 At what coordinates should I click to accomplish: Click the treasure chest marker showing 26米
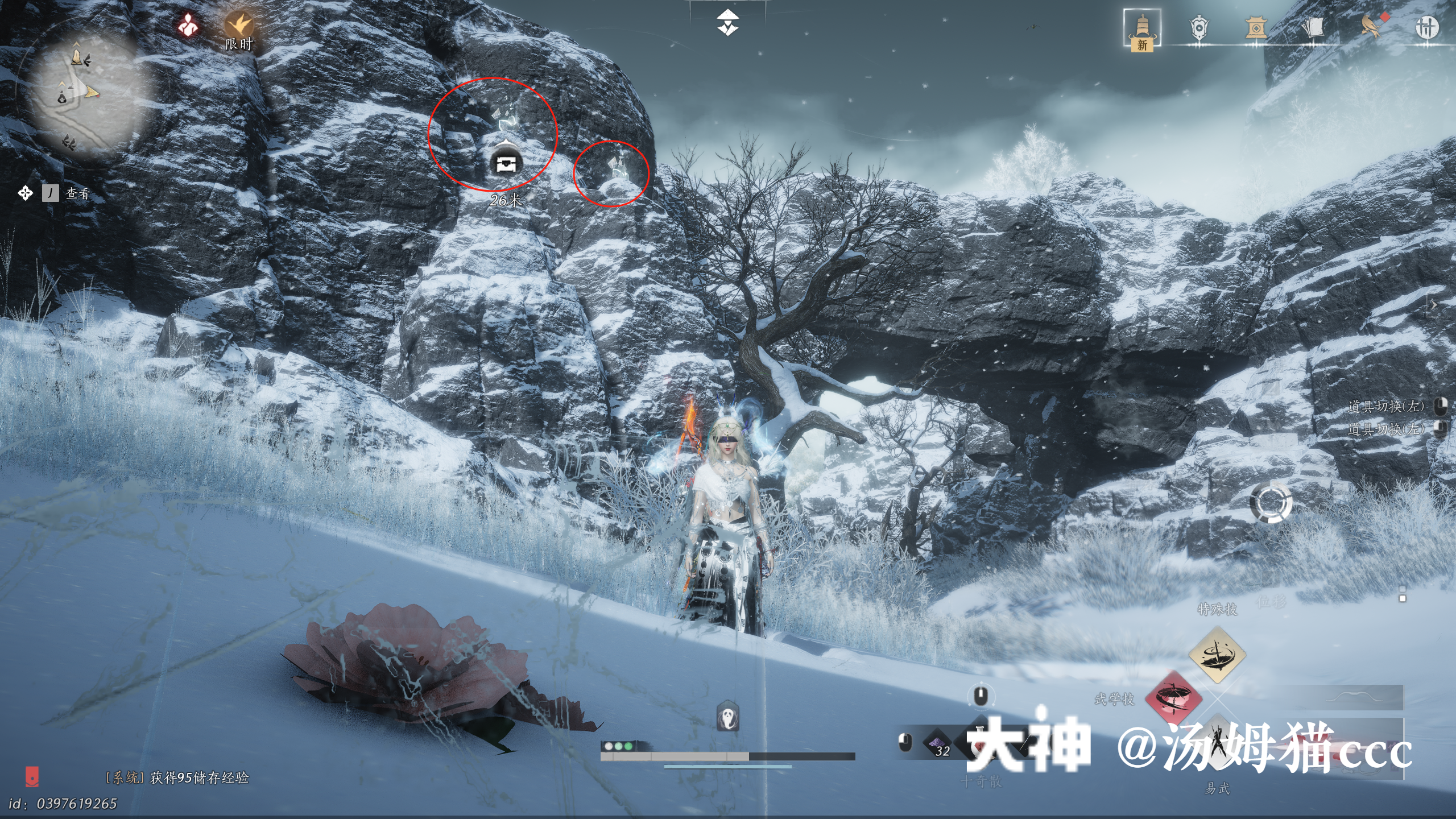click(x=506, y=164)
